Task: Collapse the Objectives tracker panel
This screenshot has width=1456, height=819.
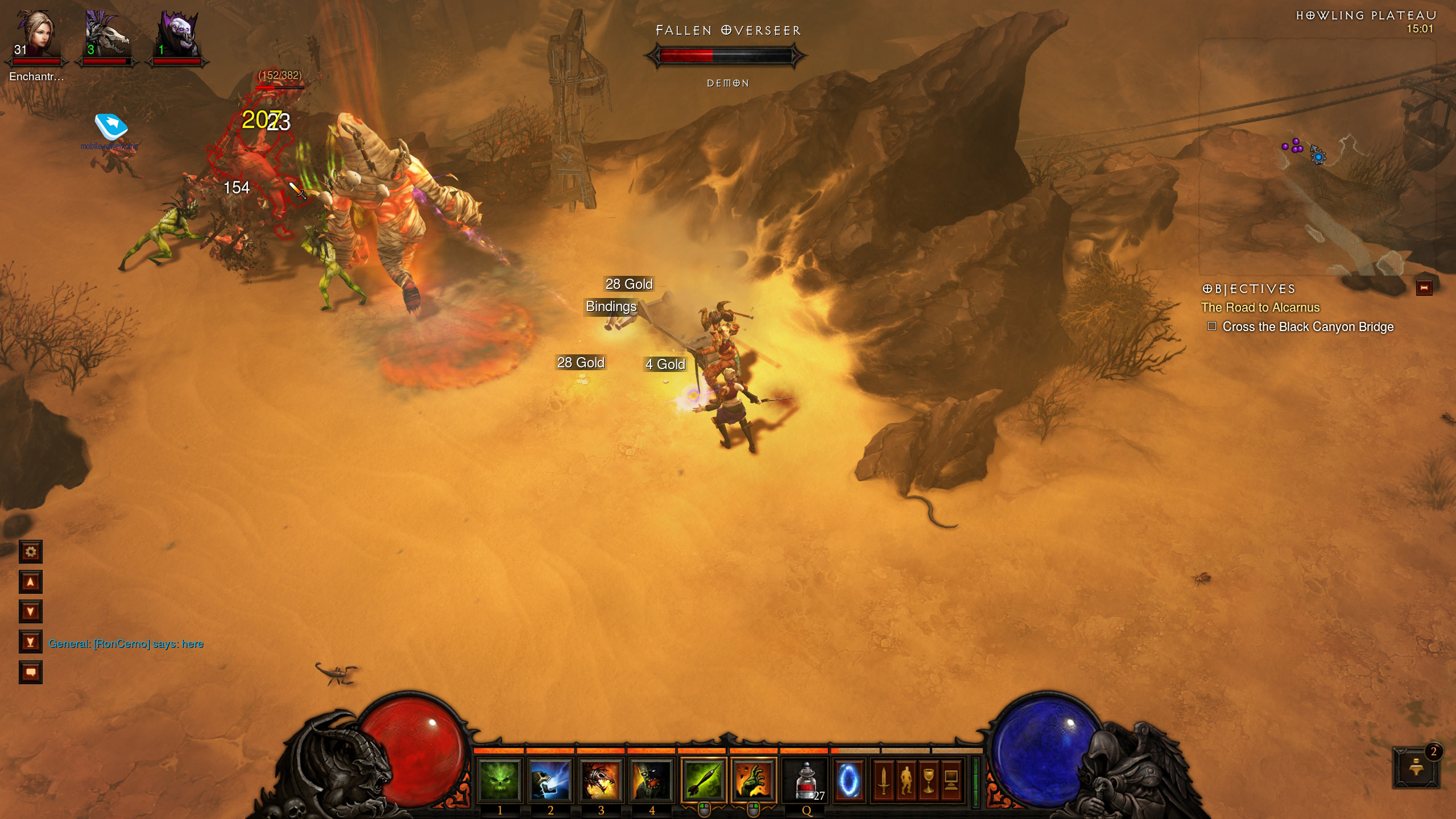Action: coord(1424,288)
